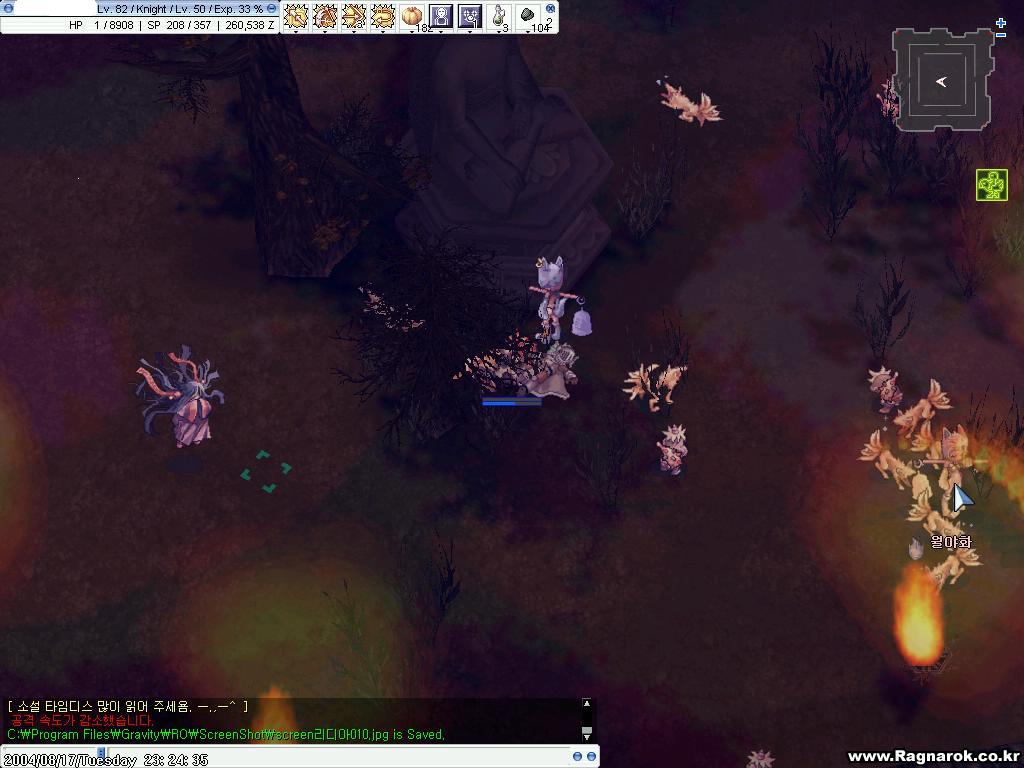The height and width of the screenshot is (768, 1024).
Task: Click the rightmost blue chat bar button
Action: (592, 757)
